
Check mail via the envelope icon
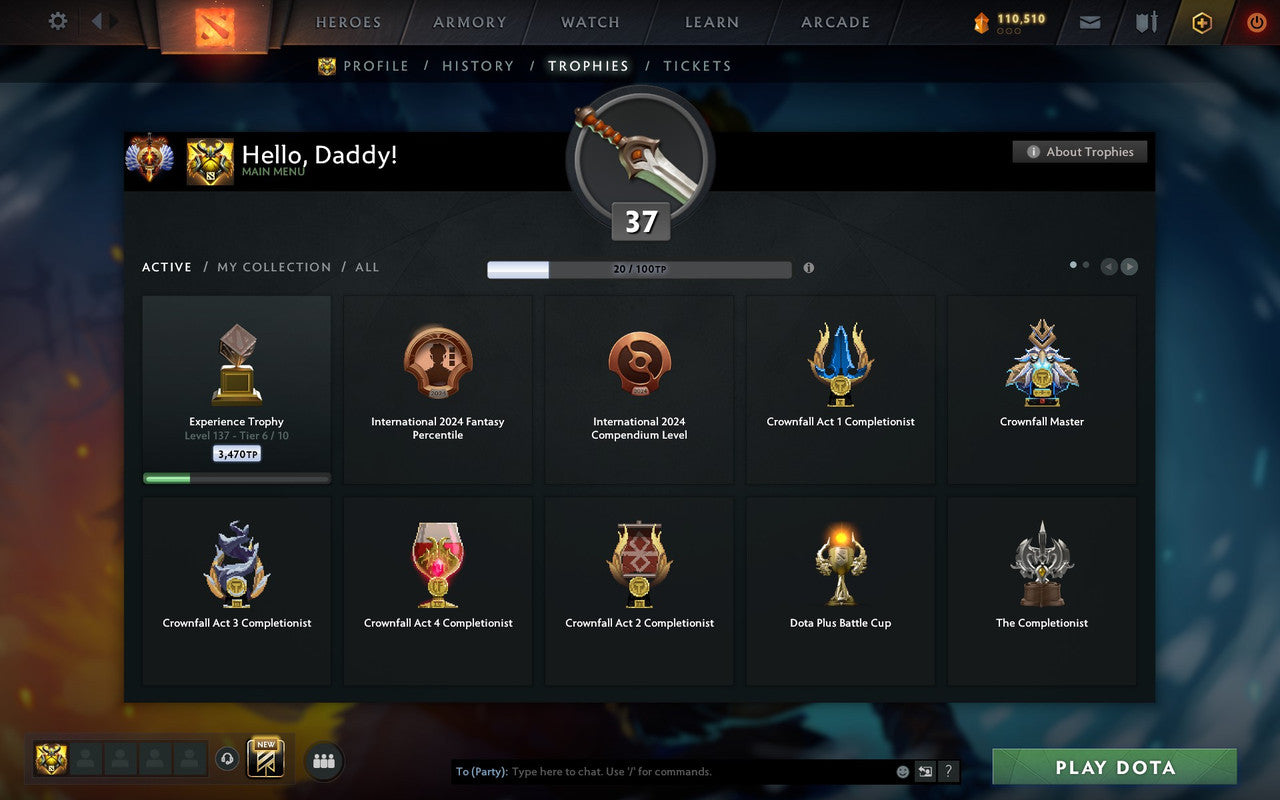coord(1089,22)
